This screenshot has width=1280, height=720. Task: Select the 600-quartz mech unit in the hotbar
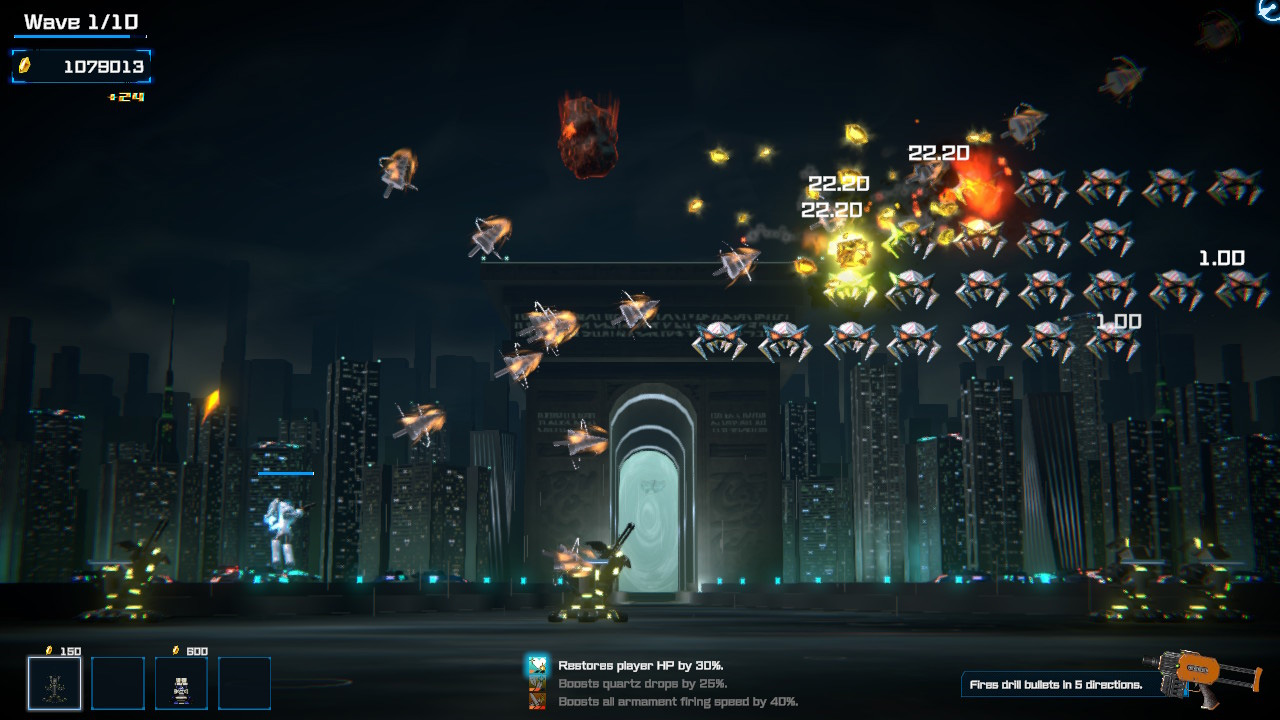[182, 682]
